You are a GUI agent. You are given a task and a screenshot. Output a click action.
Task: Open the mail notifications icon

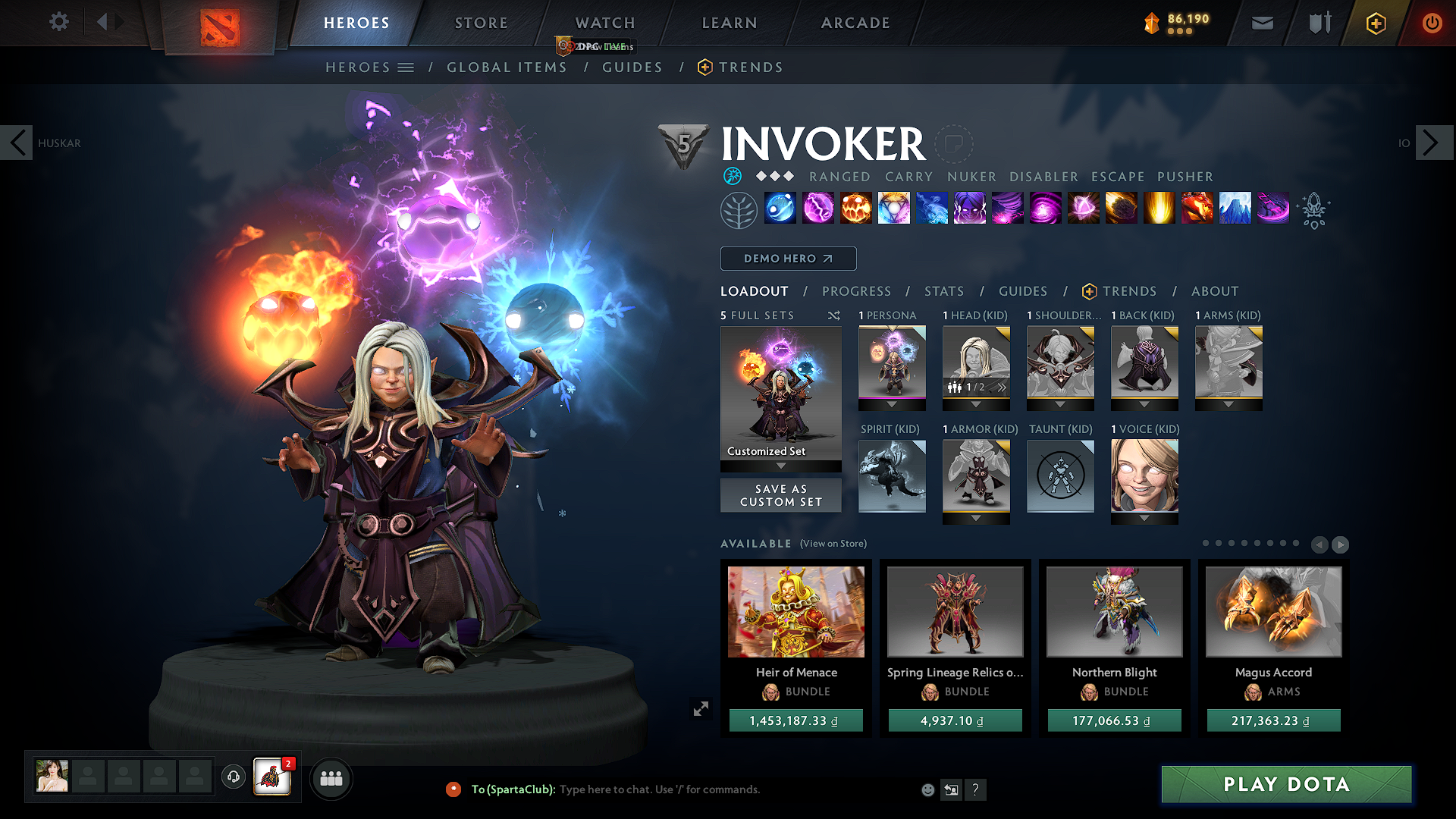tap(1261, 23)
